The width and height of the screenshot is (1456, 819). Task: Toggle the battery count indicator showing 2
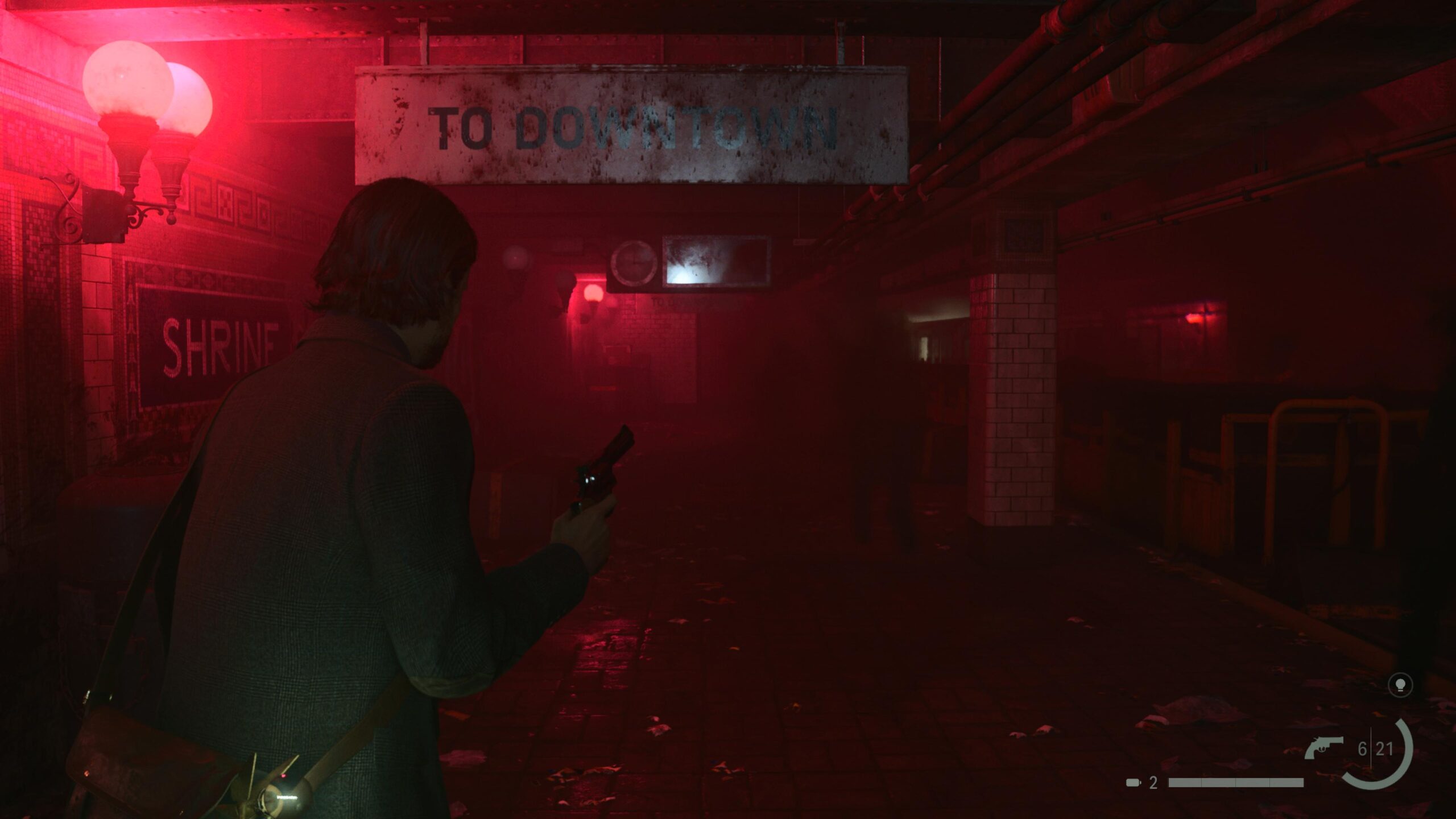point(1153,783)
